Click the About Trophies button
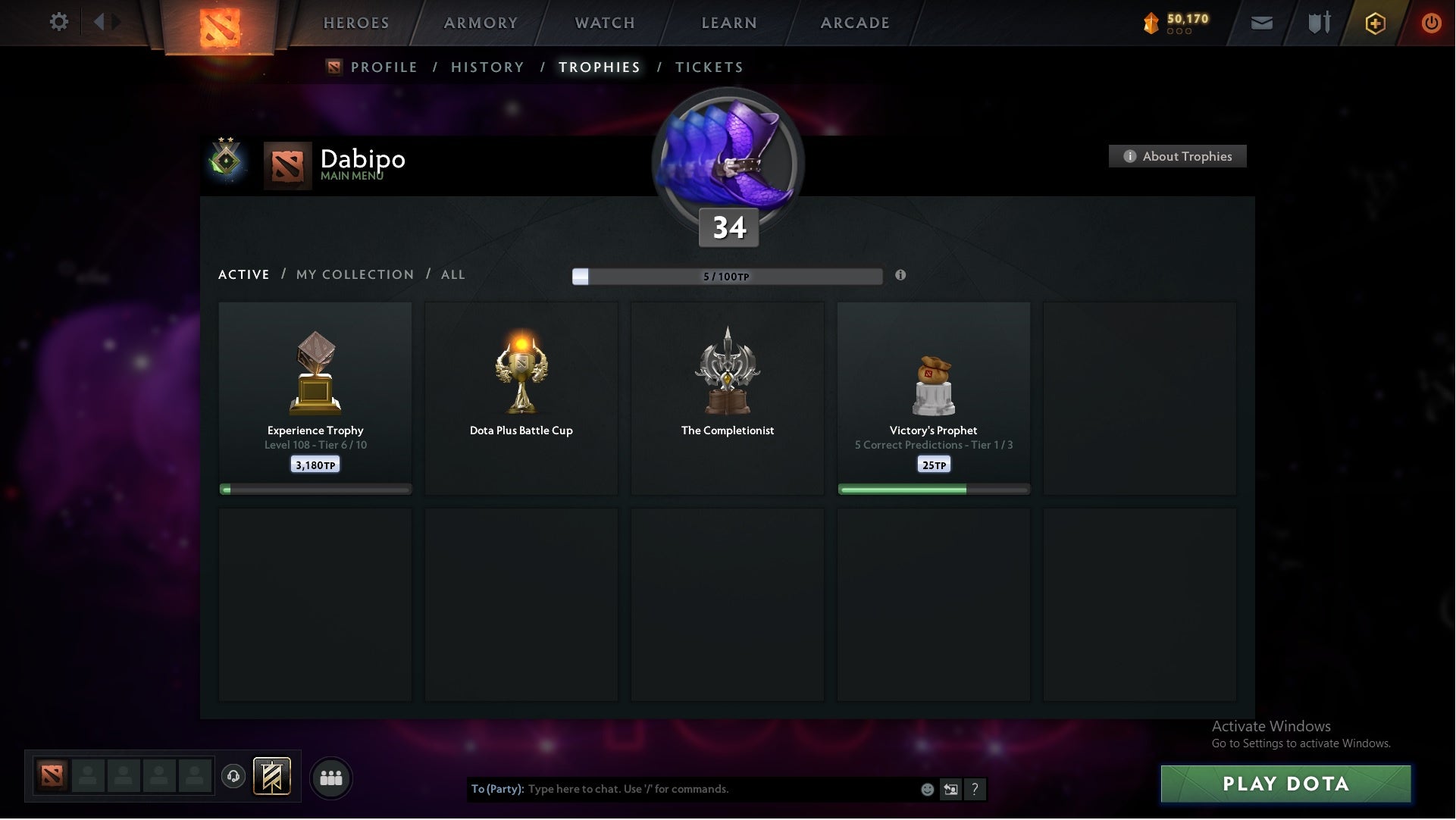Screen dimensions: 1456x820 pos(1177,156)
